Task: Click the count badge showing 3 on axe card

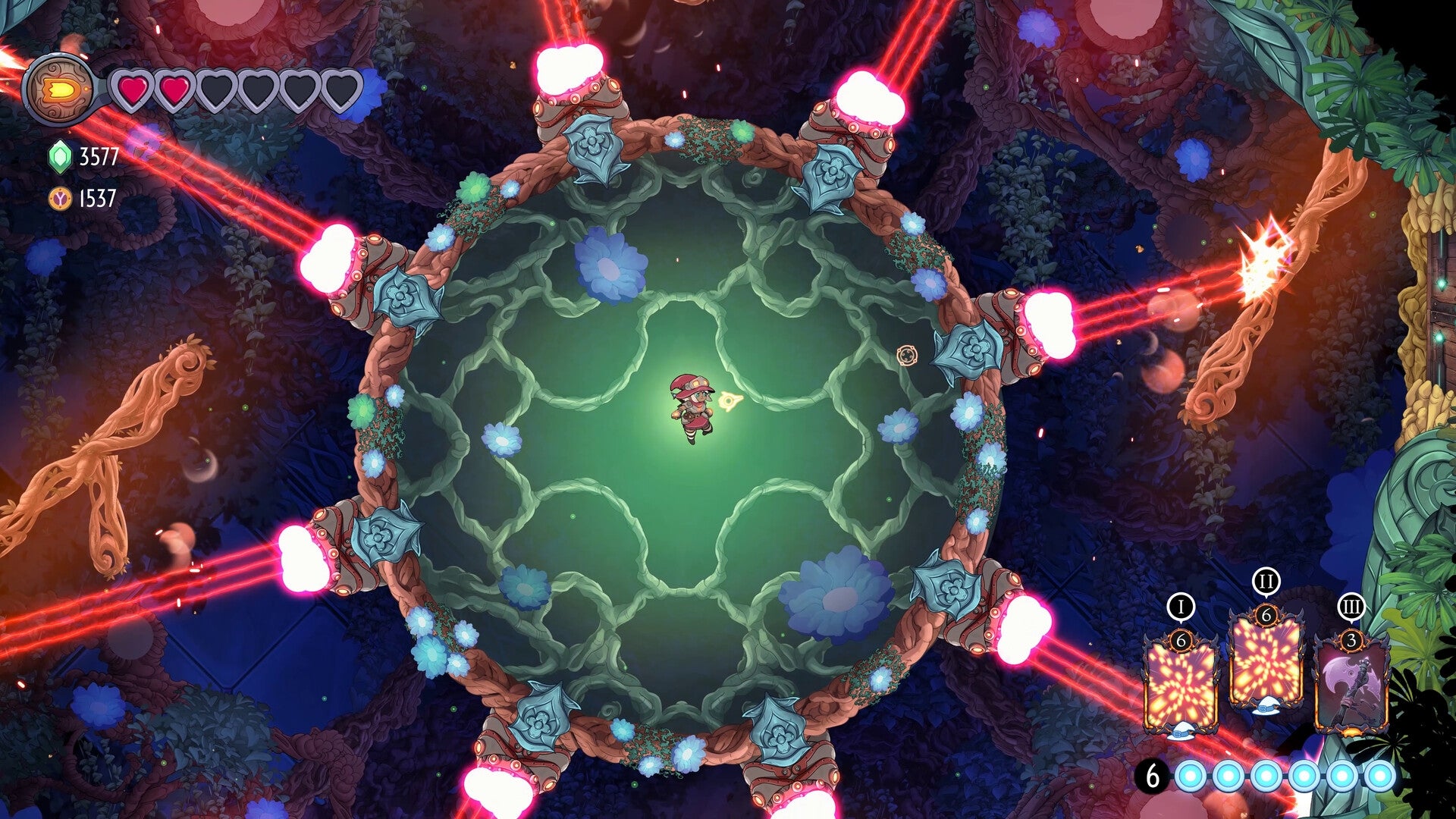Action: click(x=1352, y=640)
